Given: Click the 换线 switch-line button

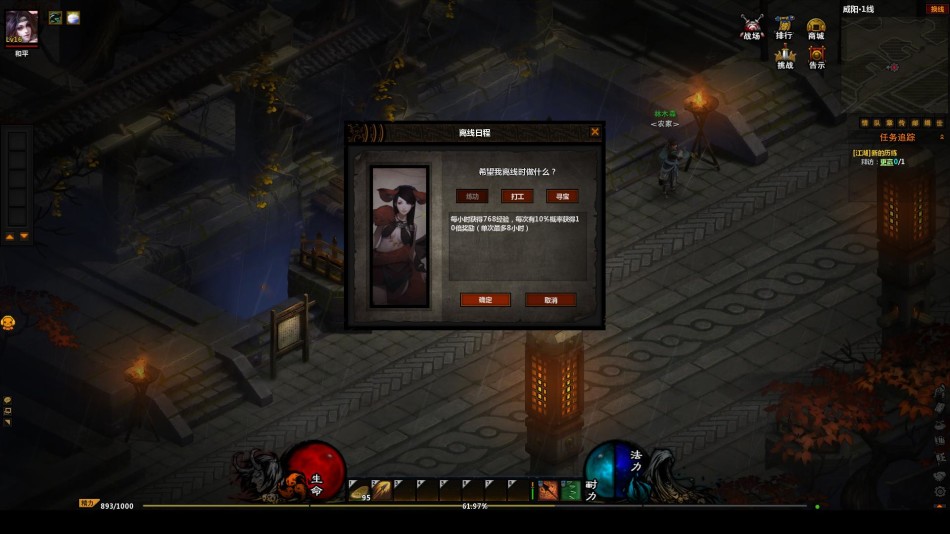Looking at the screenshot, I should pyautogui.click(x=937, y=8).
